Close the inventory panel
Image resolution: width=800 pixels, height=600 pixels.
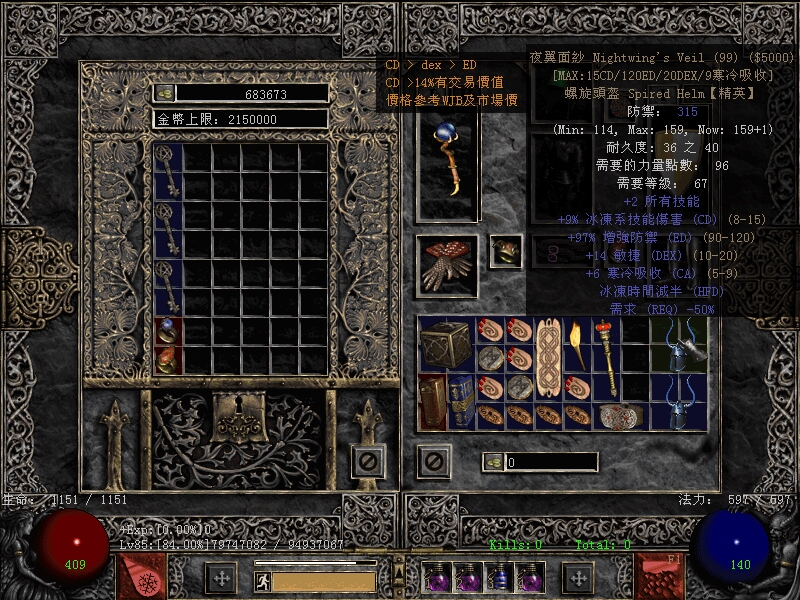click(433, 461)
